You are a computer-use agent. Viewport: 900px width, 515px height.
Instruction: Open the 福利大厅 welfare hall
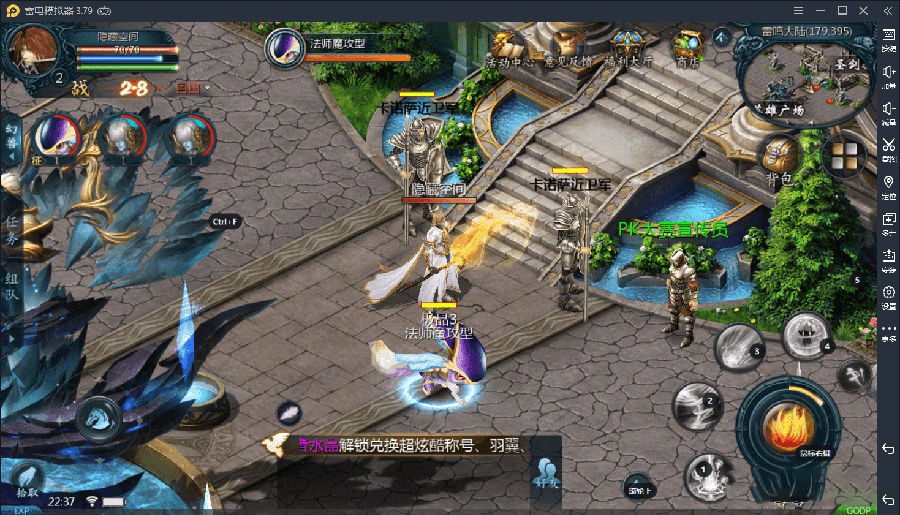coord(628,48)
